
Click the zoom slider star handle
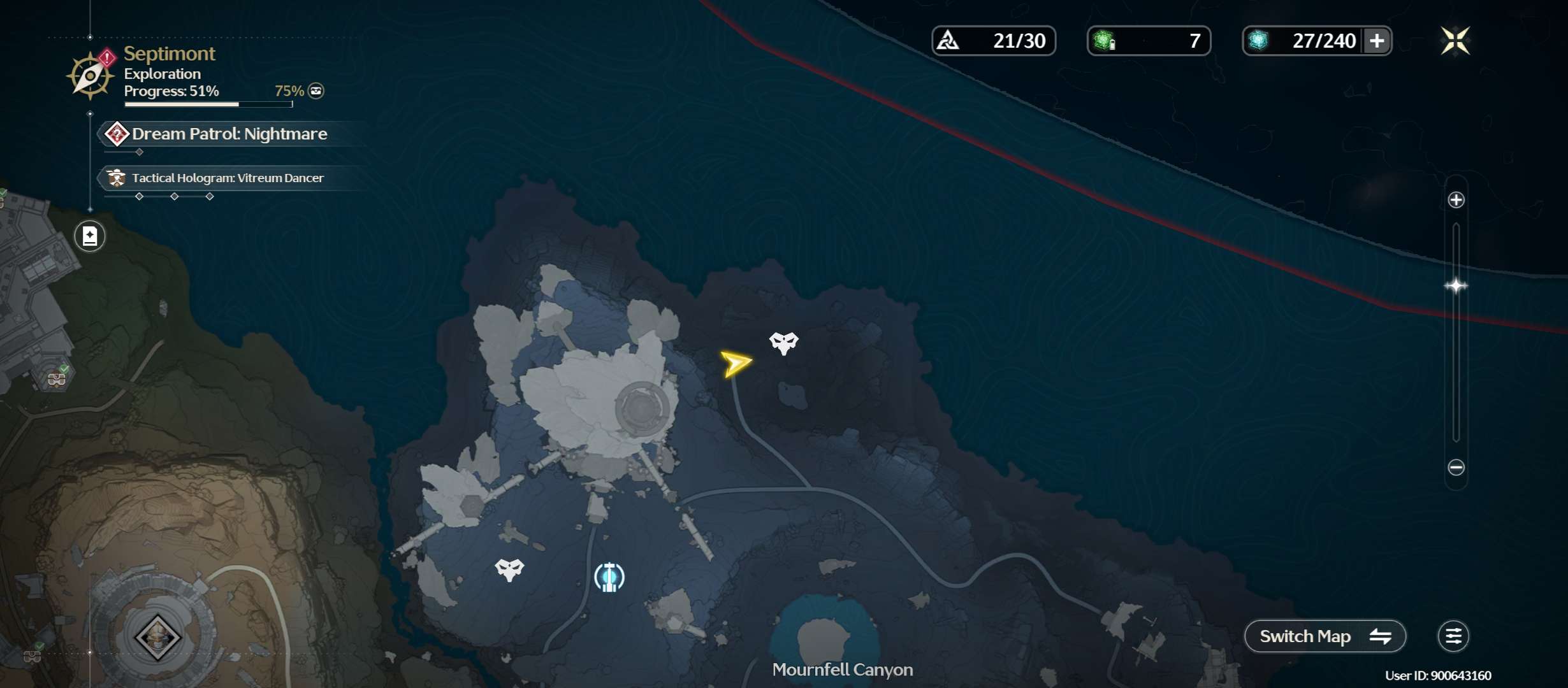click(1456, 285)
